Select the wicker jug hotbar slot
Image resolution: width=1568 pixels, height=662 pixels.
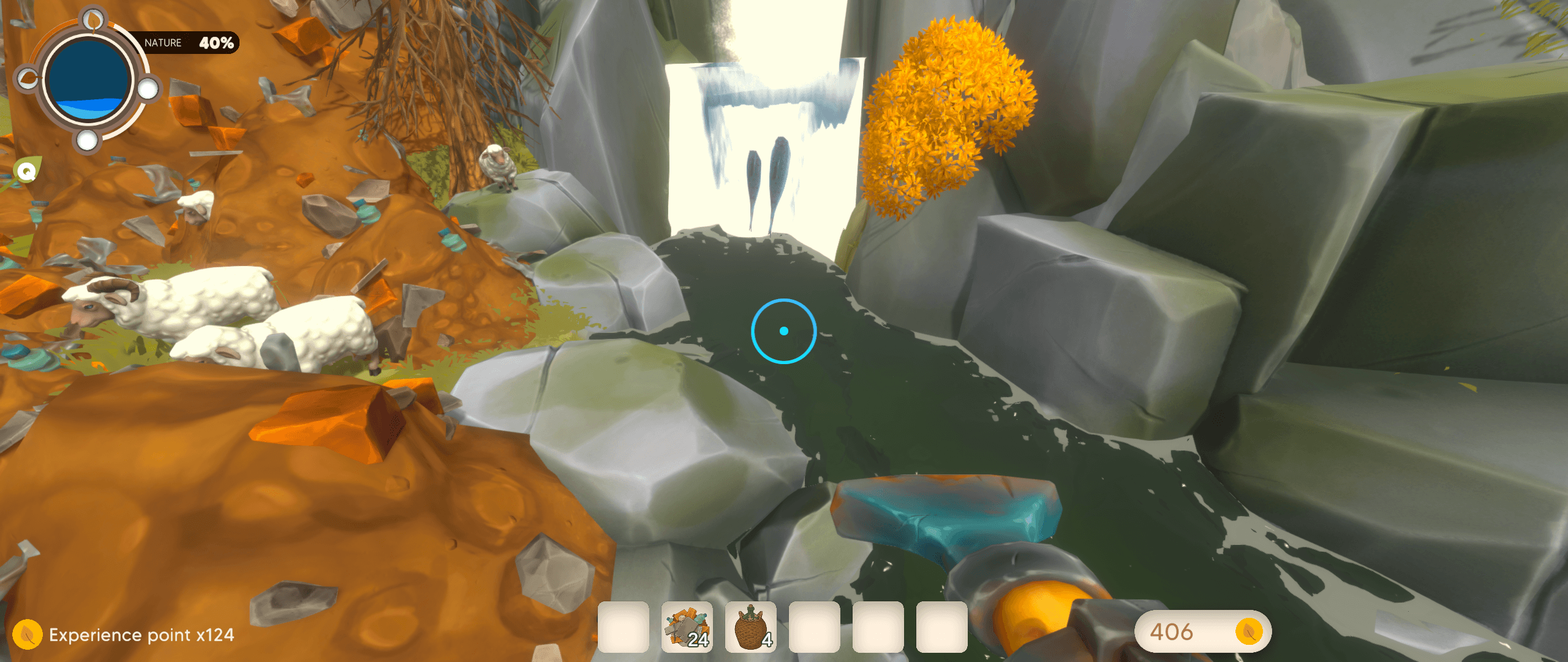tap(750, 627)
